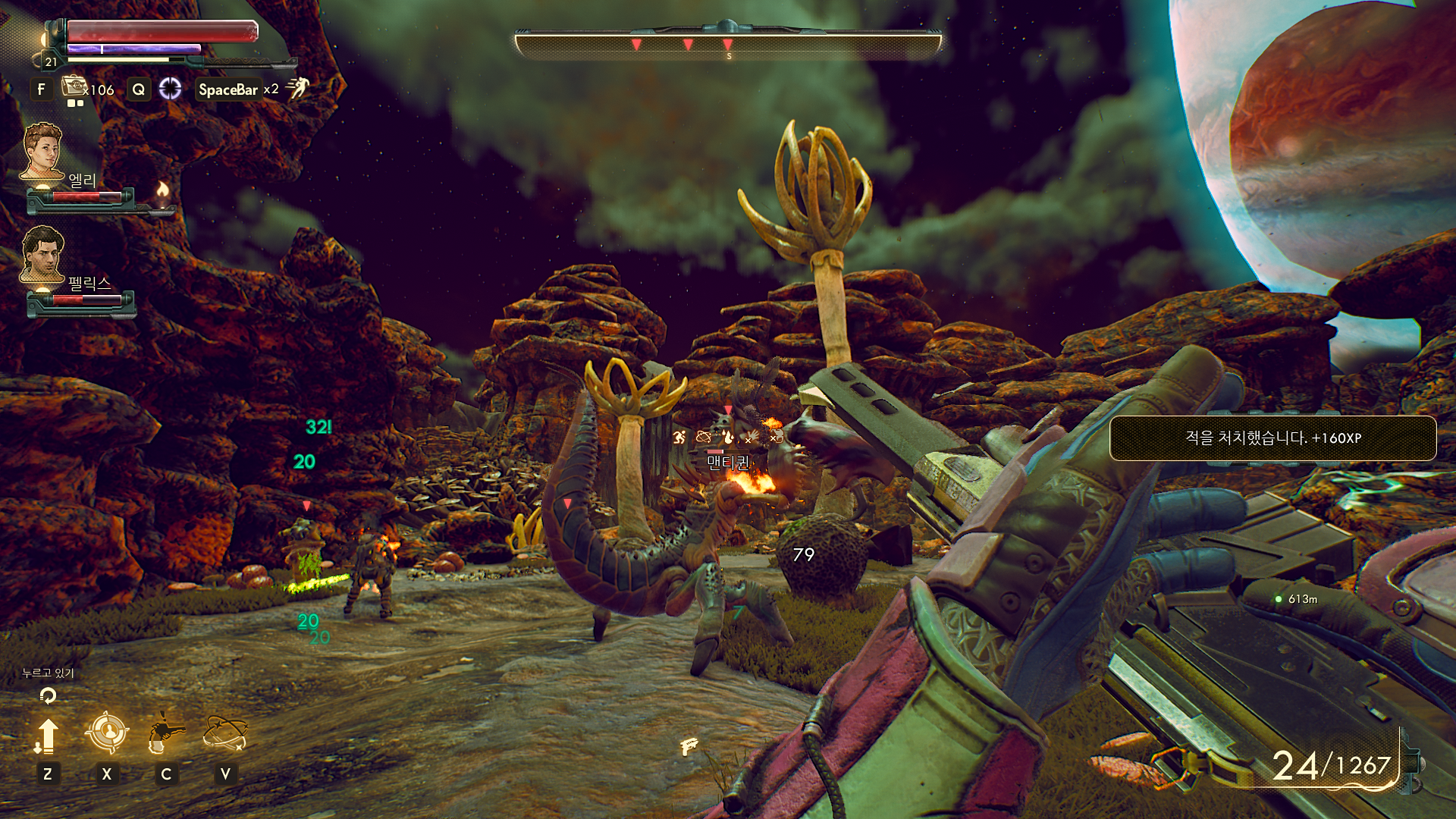
Task: Click the compass bar at the top
Action: 728,44
